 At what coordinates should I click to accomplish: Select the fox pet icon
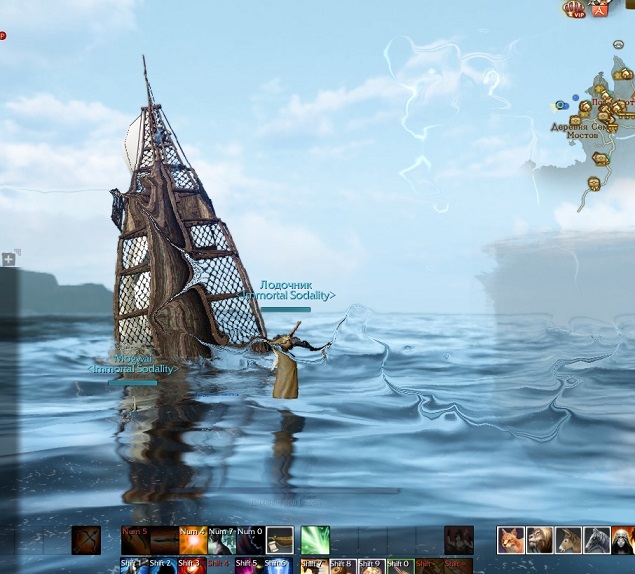pyautogui.click(x=511, y=540)
